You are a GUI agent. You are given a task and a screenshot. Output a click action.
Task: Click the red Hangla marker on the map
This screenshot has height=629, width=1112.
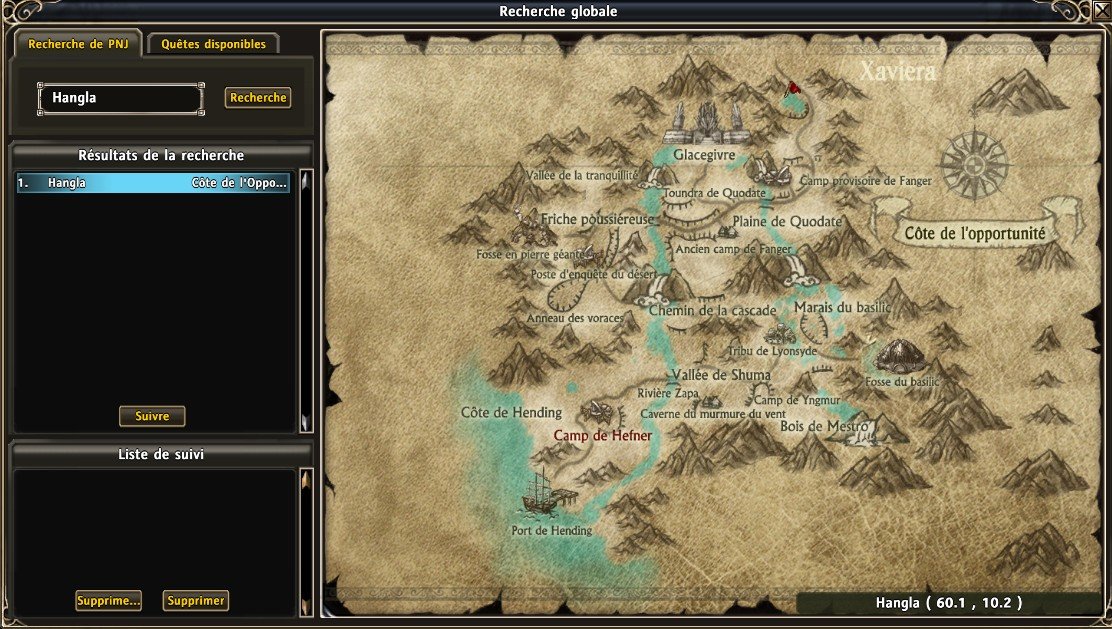[794, 87]
